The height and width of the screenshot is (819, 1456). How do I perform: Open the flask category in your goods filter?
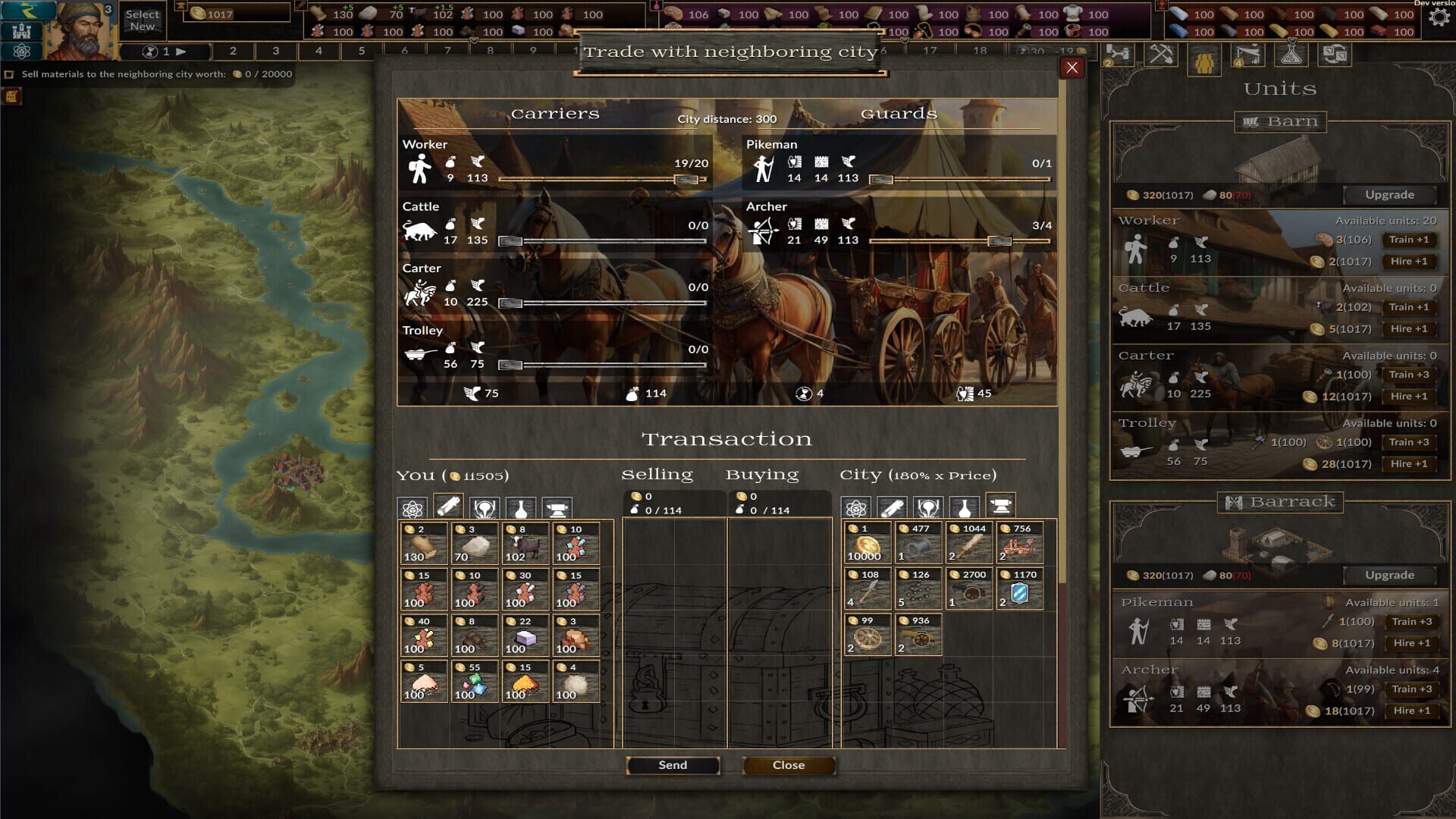click(x=522, y=507)
